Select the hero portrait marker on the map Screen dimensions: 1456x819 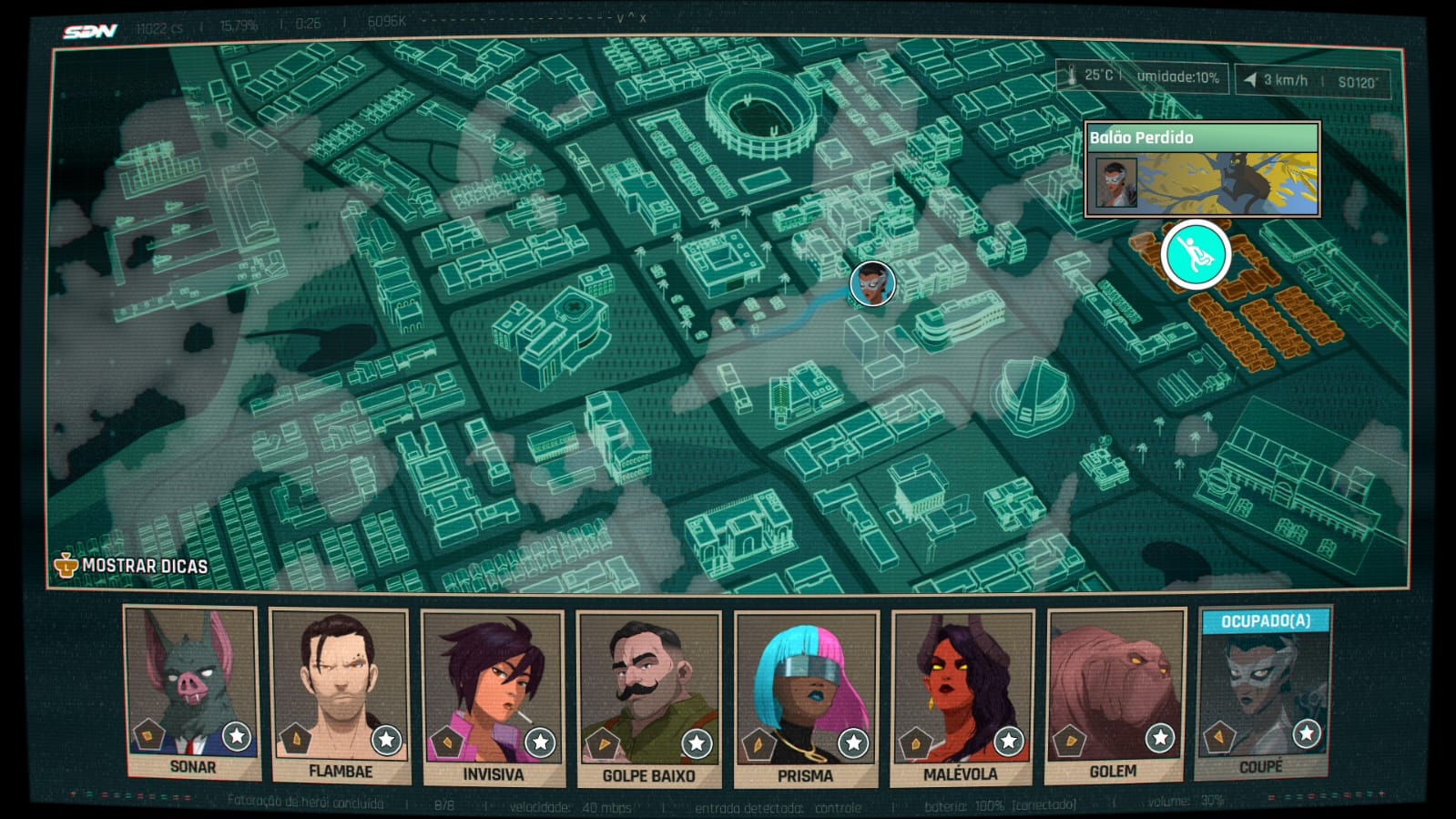(x=872, y=283)
